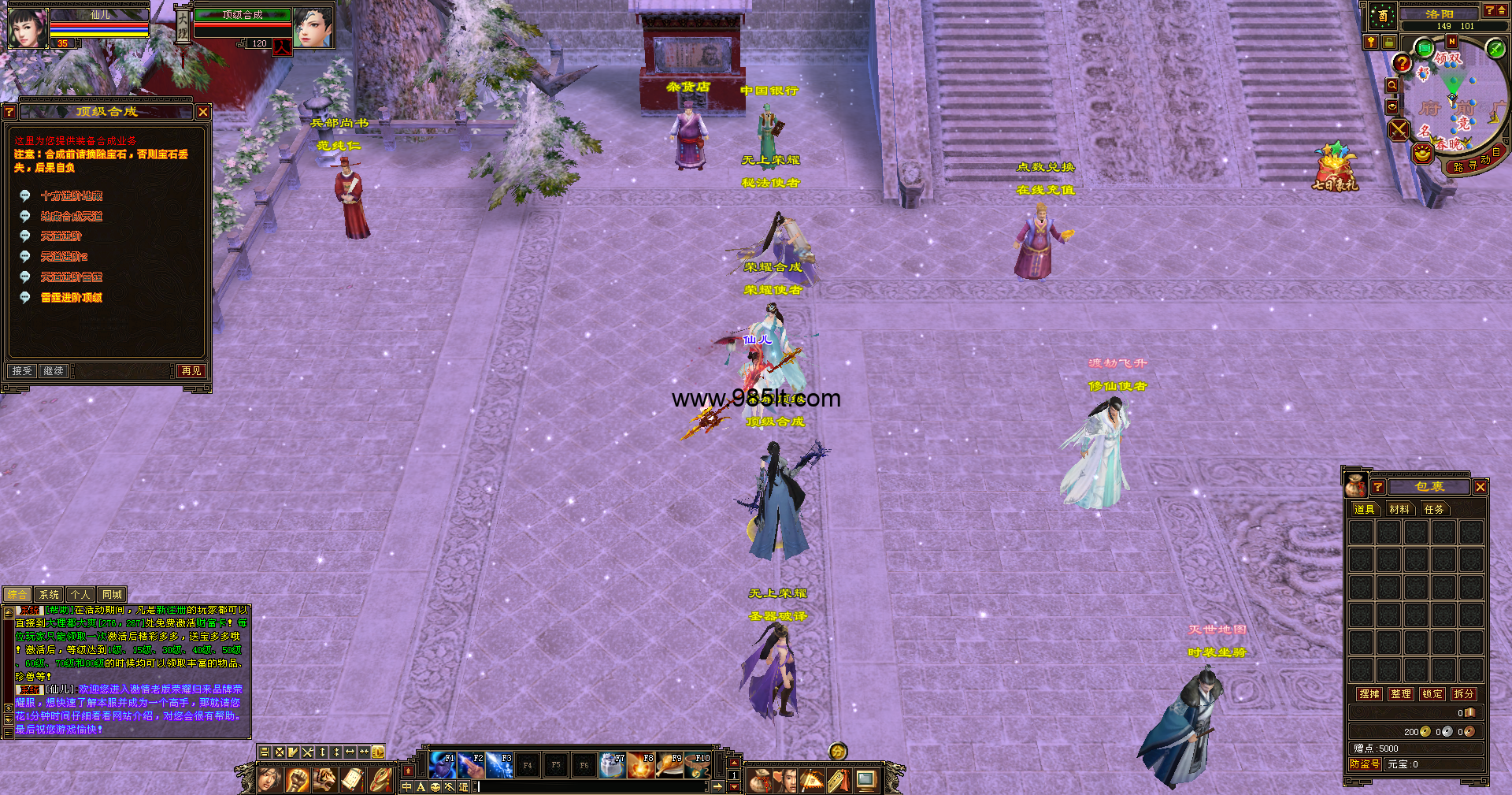Close the 顶级合成 dialogue window
Viewport: 1512px width, 795px height.
(203, 112)
